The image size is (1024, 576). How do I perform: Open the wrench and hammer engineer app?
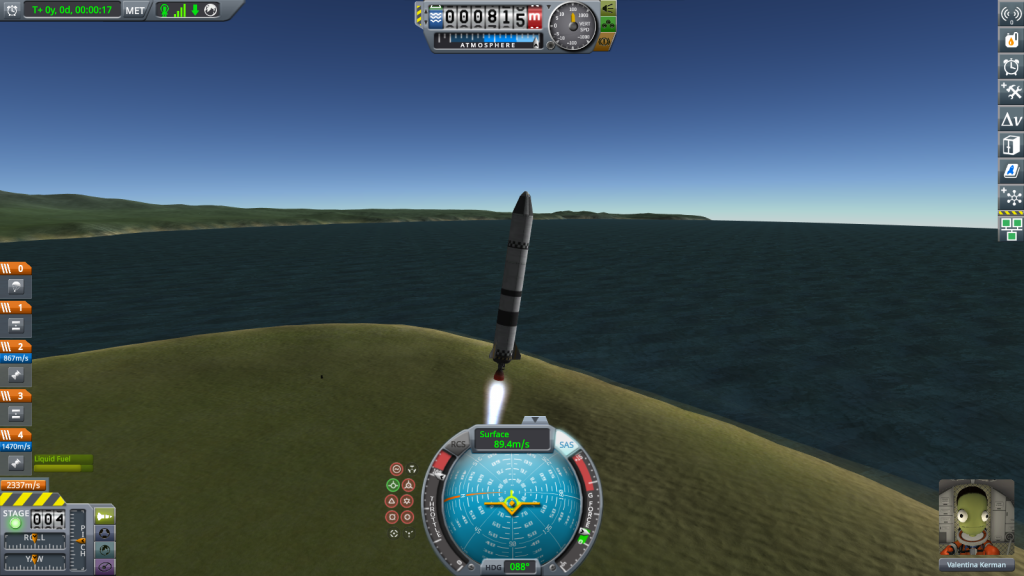click(x=1011, y=93)
